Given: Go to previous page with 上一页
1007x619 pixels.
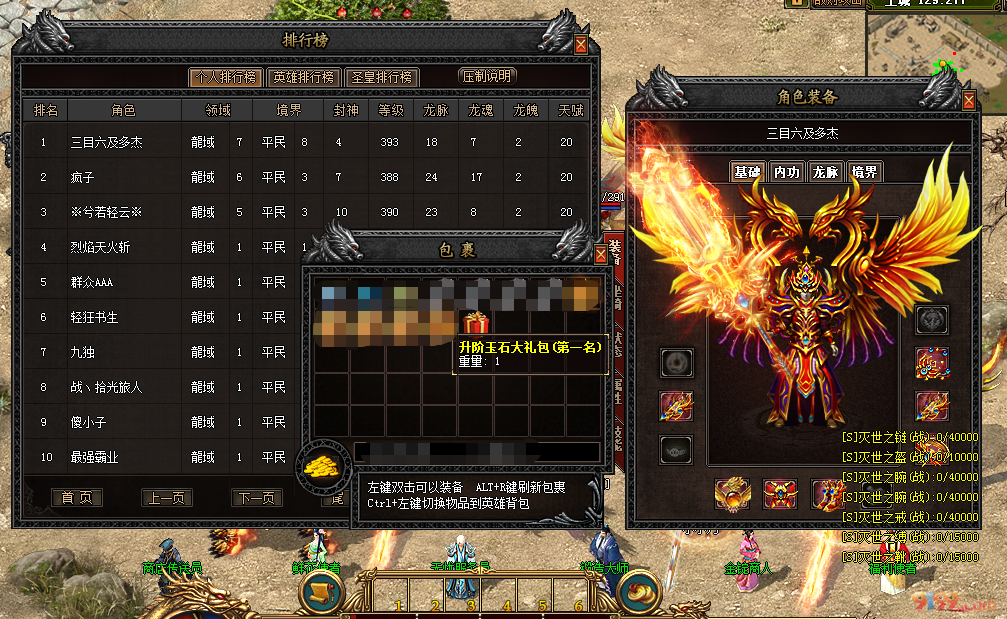Looking at the screenshot, I should pyautogui.click(x=167, y=497).
